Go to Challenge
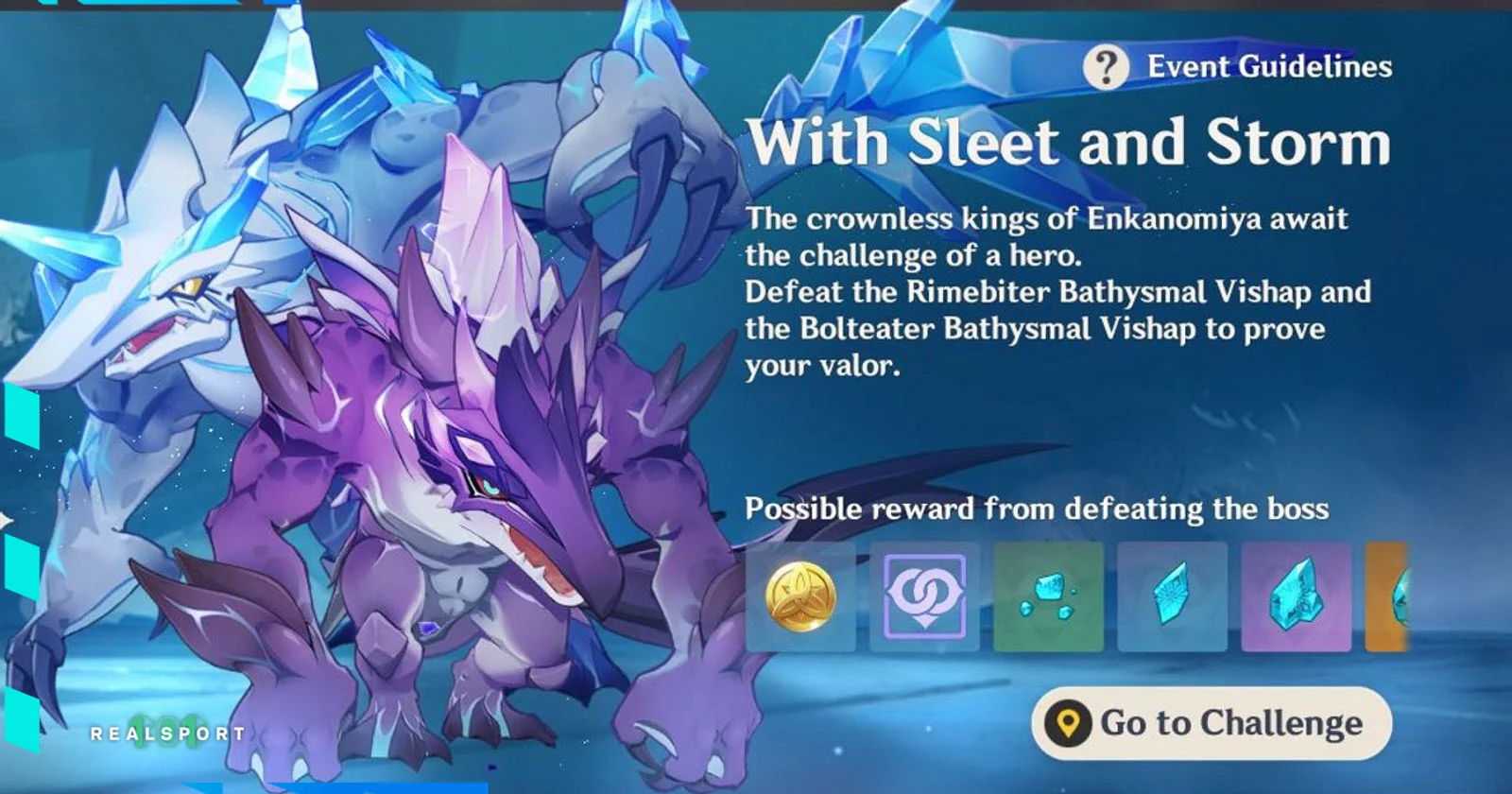The height and width of the screenshot is (794, 1512). point(1211,724)
